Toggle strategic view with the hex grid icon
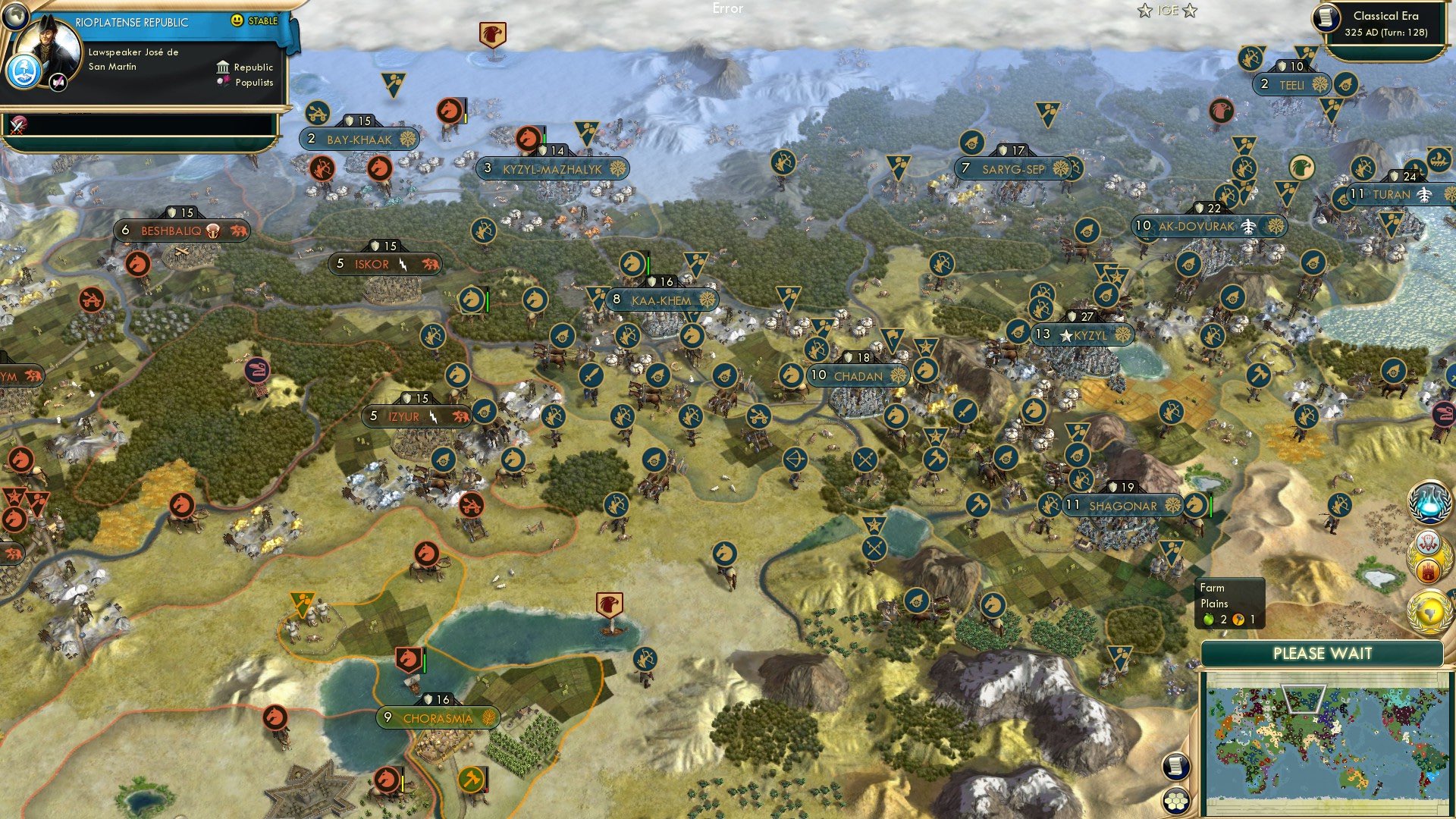Image resolution: width=1456 pixels, height=819 pixels. coord(1175,799)
